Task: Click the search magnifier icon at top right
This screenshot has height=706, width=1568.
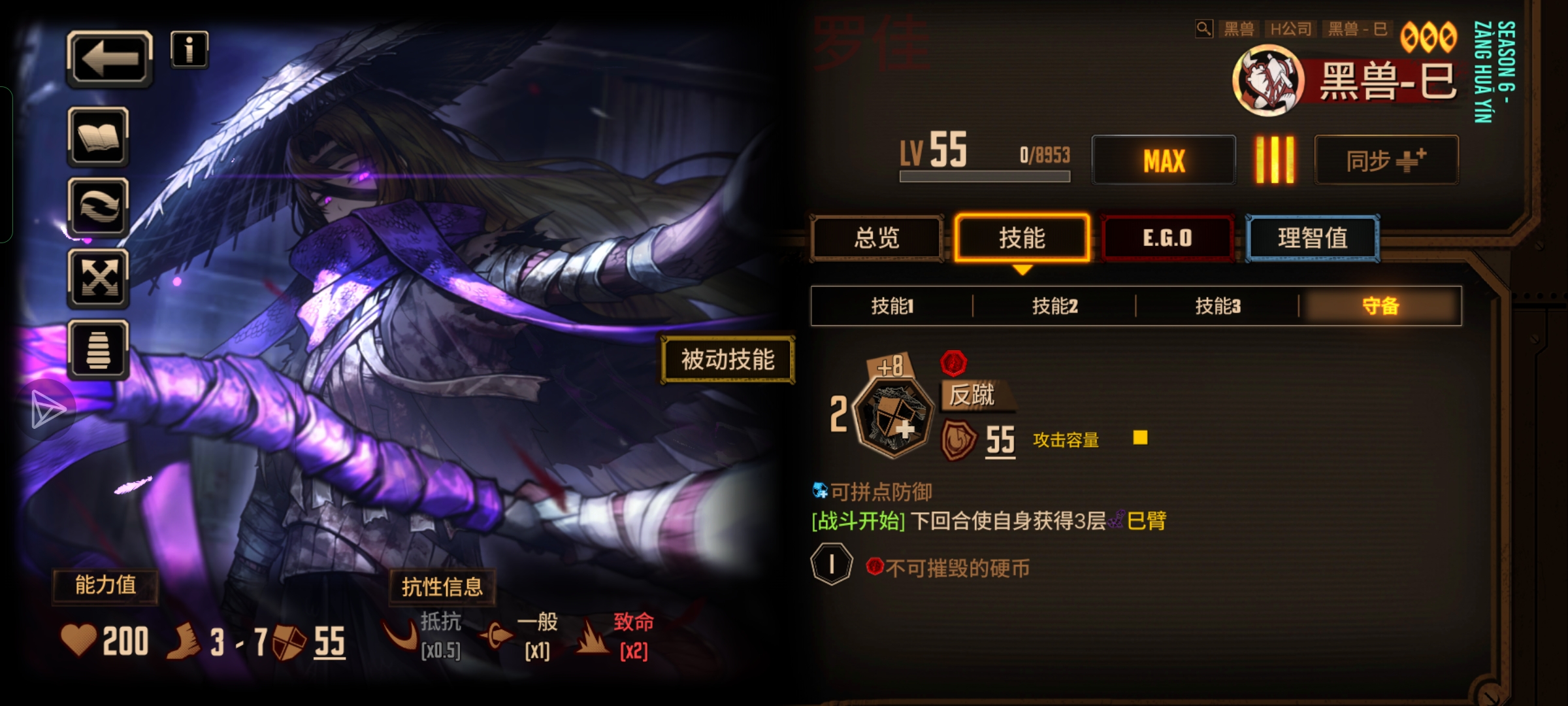Action: (1203, 29)
